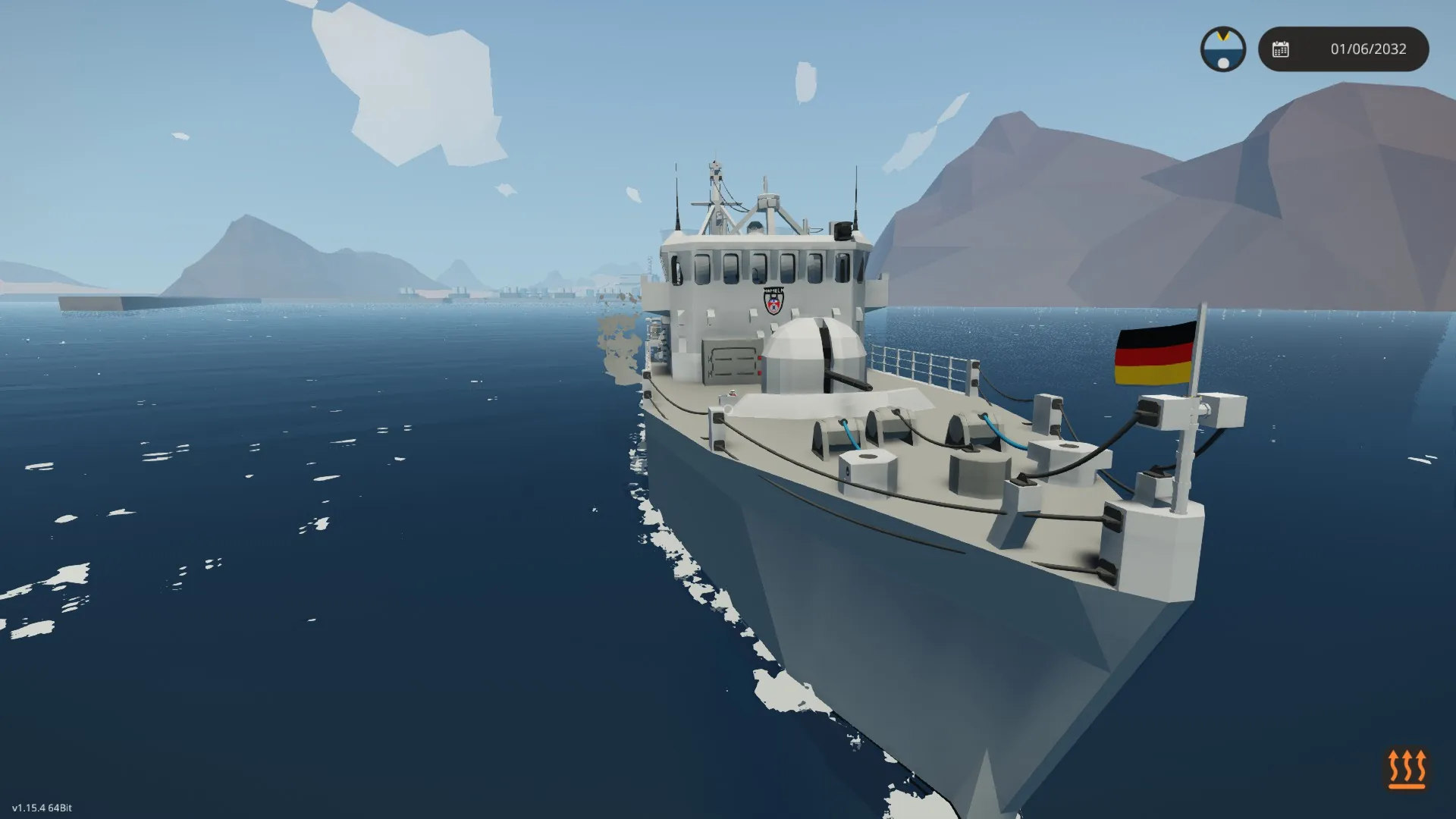Open the calendar date panel
1456x819 pixels.
[1343, 49]
